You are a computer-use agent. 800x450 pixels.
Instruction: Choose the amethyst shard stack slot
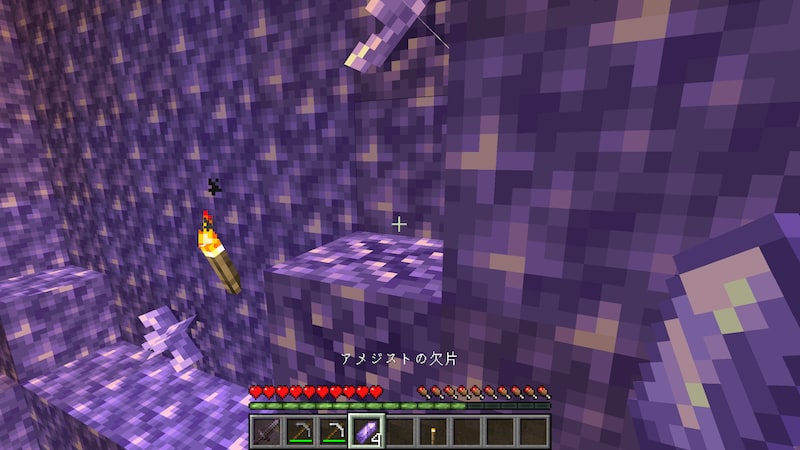(x=366, y=431)
